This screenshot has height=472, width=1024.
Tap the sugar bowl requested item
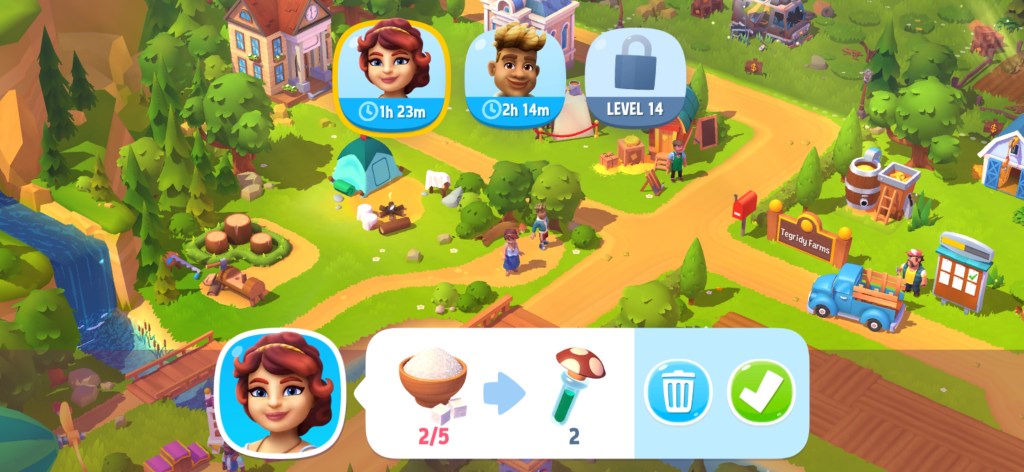pos(433,381)
